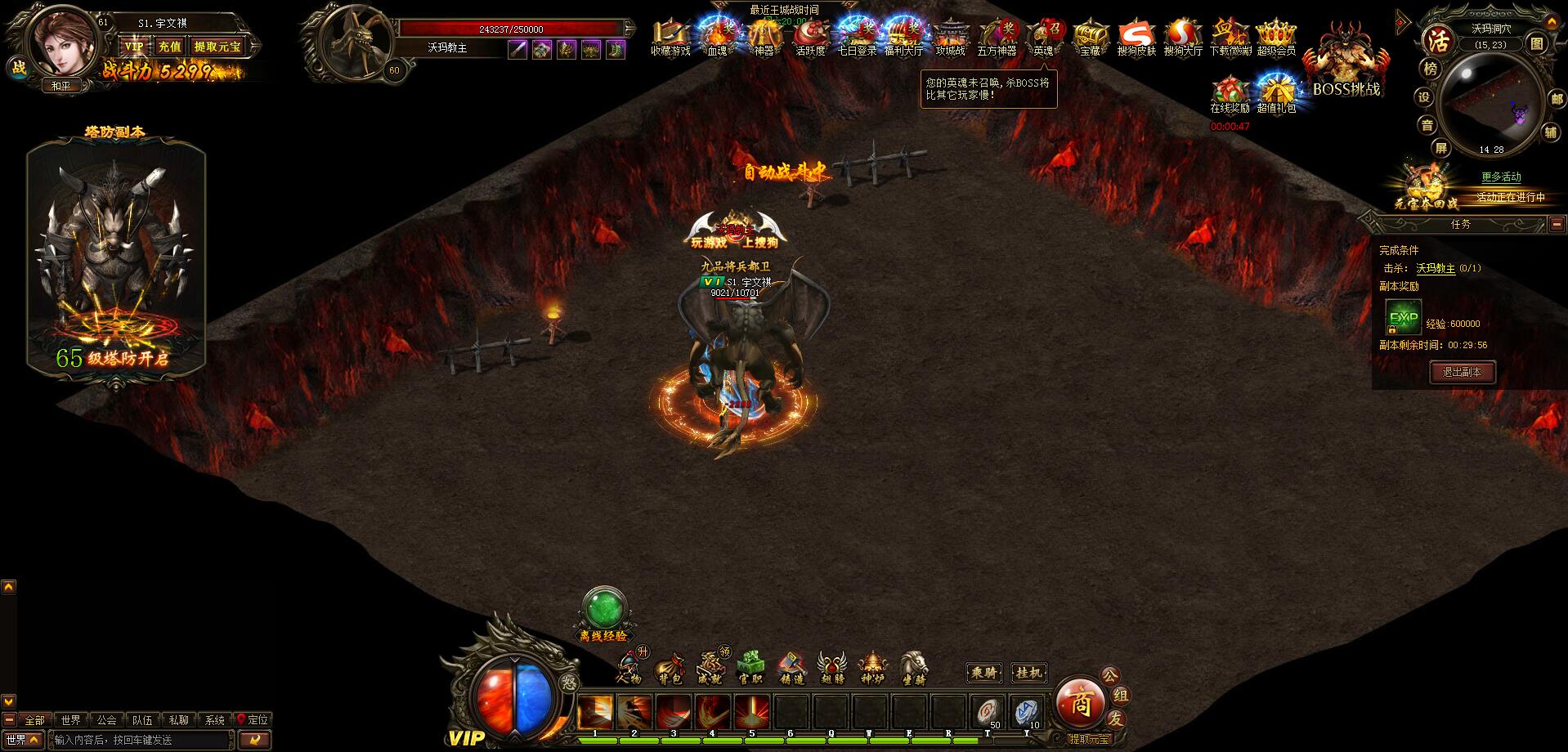Open the 英魂 hero soul icon
This screenshot has height=752, width=1568.
(1044, 38)
